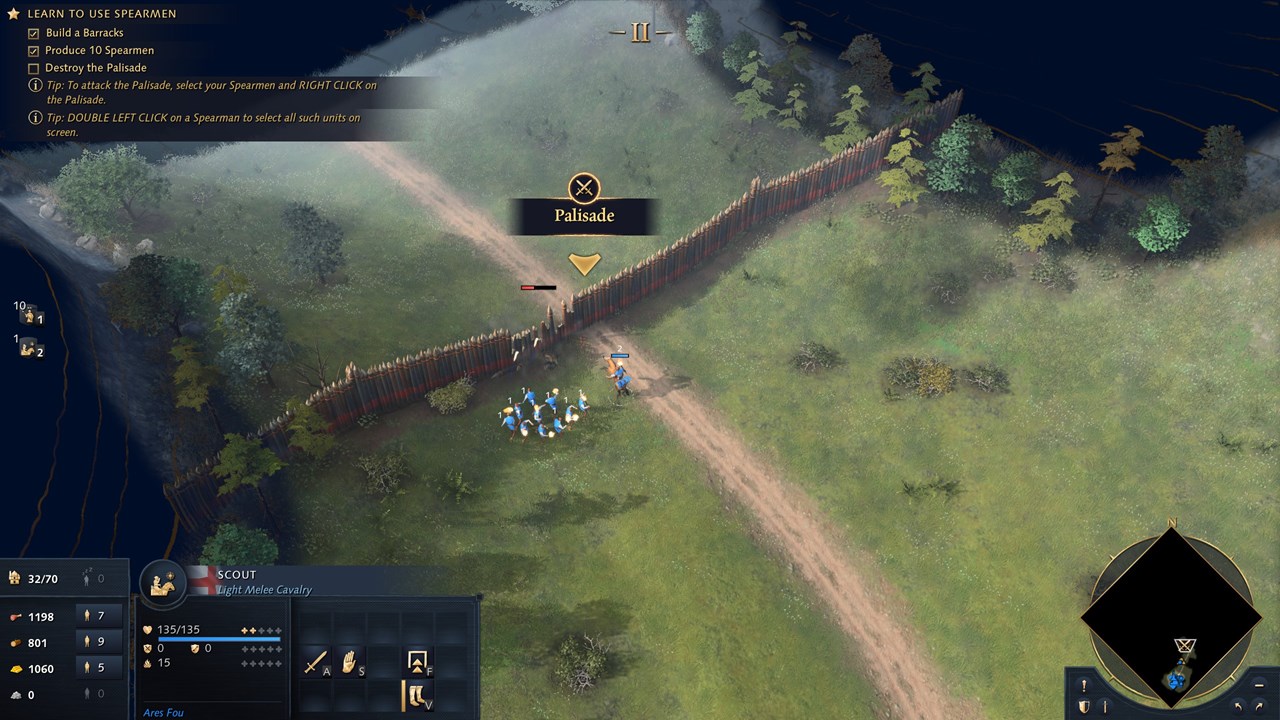Click the Age II indicator at the top
The image size is (1280, 720).
tap(640, 32)
